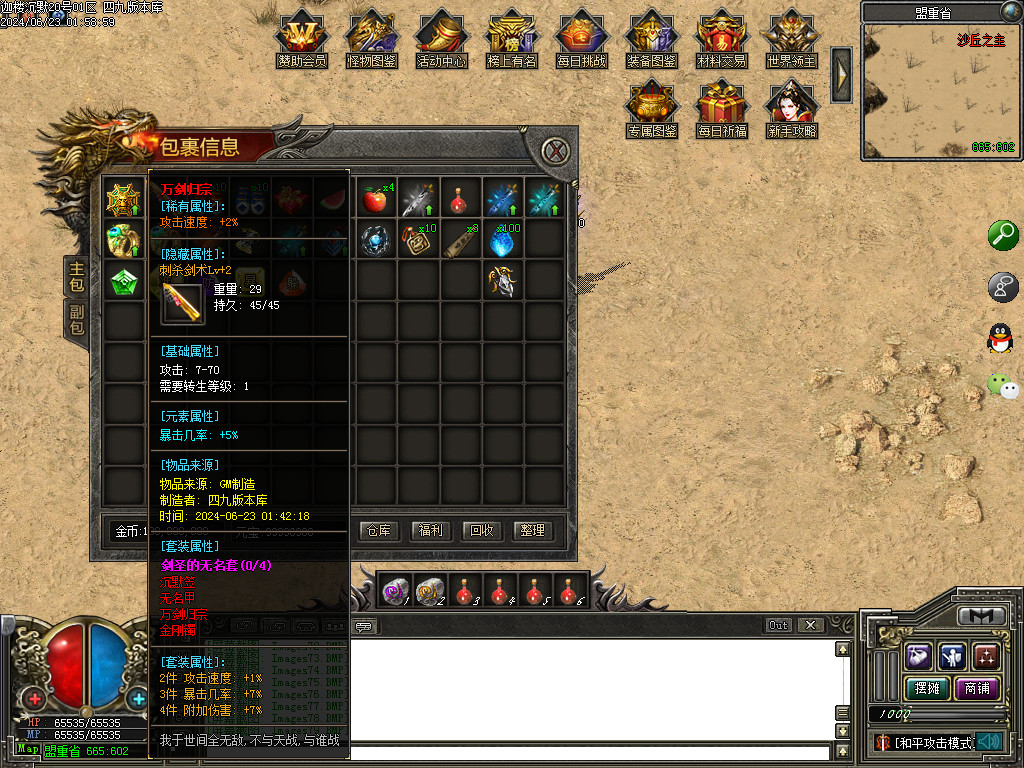Viewport: 1024px width, 768px height.
Task: Open the 摆摊 stall setup
Action: click(x=925, y=688)
